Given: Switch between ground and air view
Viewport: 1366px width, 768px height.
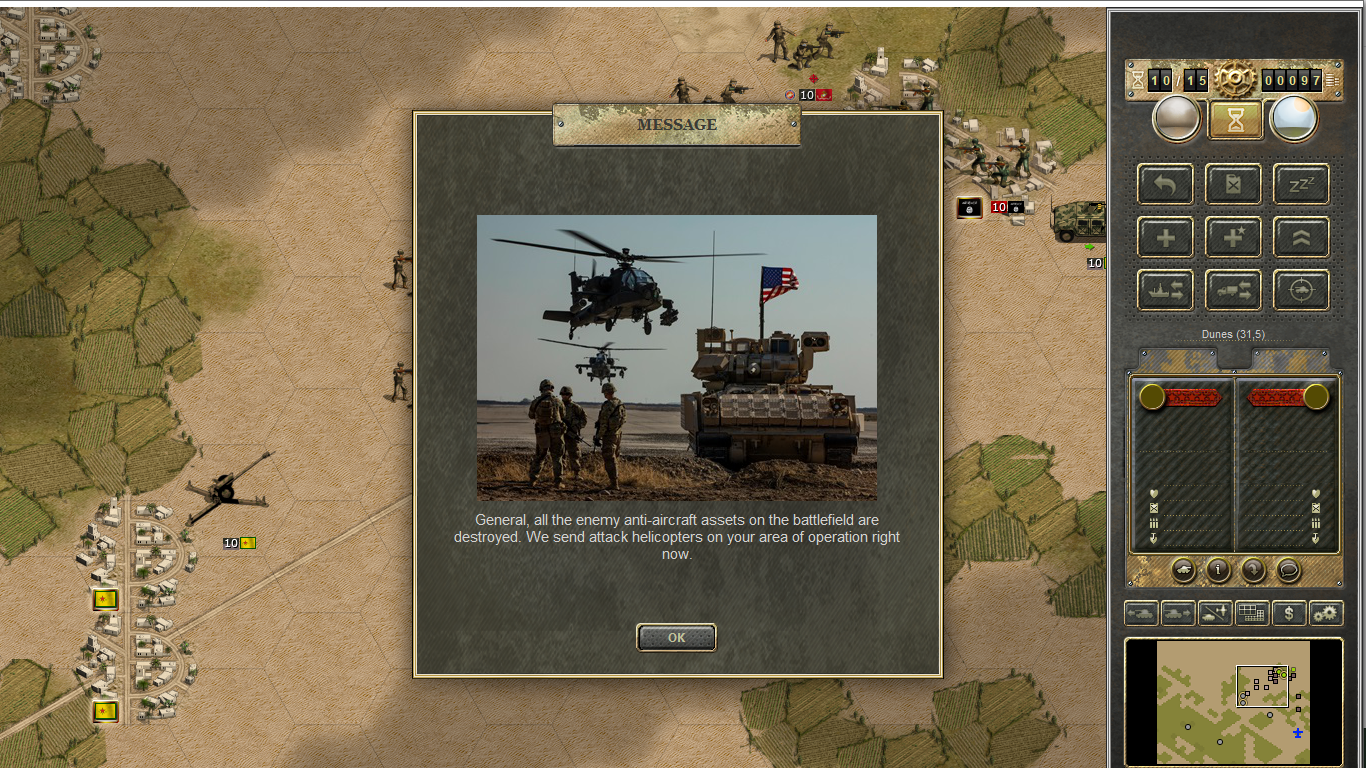Looking at the screenshot, I should click(1215, 613).
